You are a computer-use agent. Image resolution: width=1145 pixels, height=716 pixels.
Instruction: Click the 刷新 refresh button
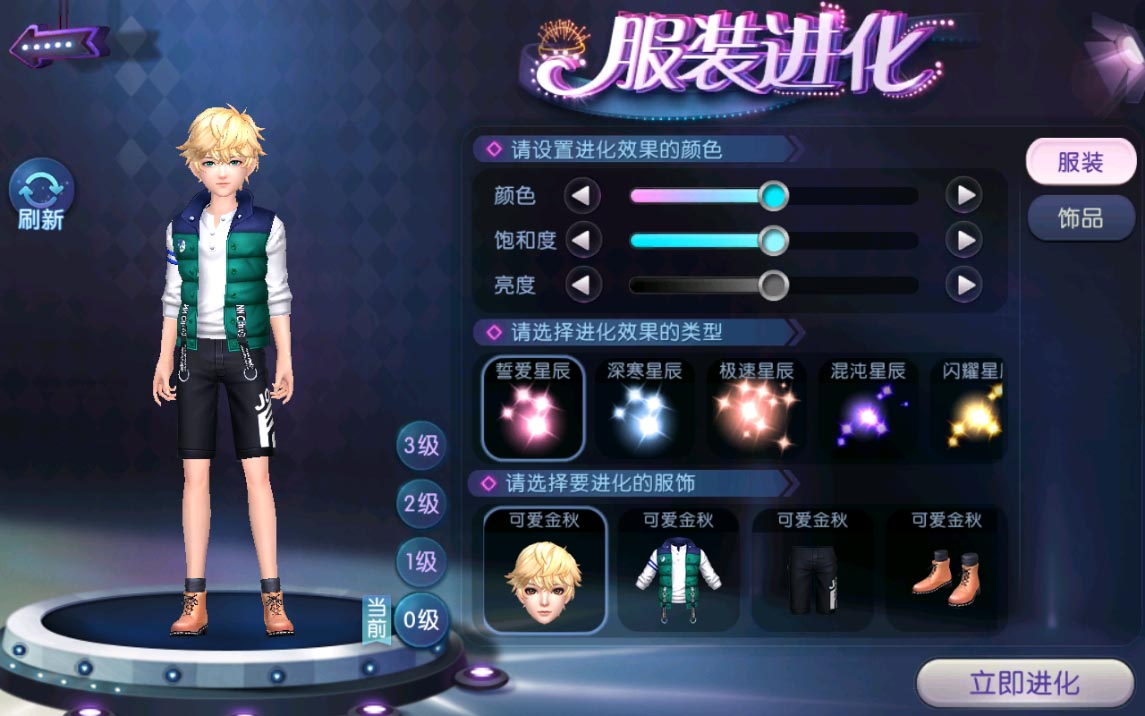[x=41, y=197]
